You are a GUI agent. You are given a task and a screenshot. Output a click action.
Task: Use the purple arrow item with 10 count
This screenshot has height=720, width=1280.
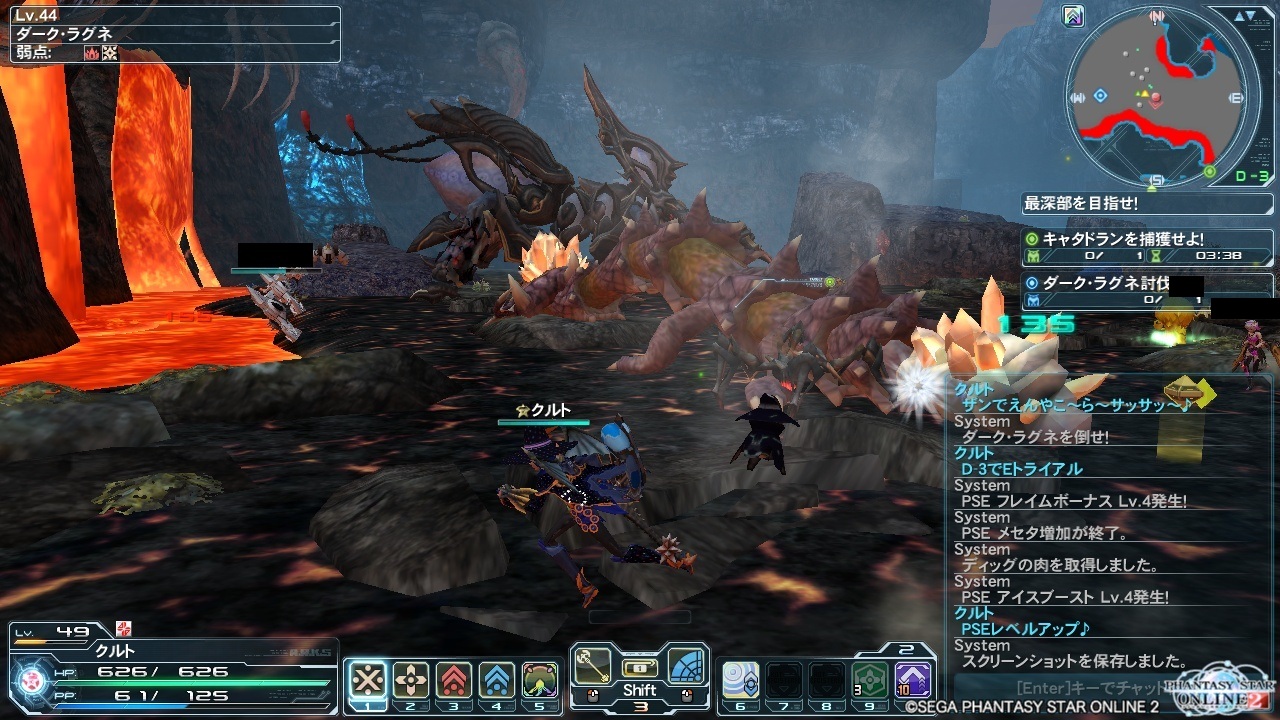tap(913, 680)
